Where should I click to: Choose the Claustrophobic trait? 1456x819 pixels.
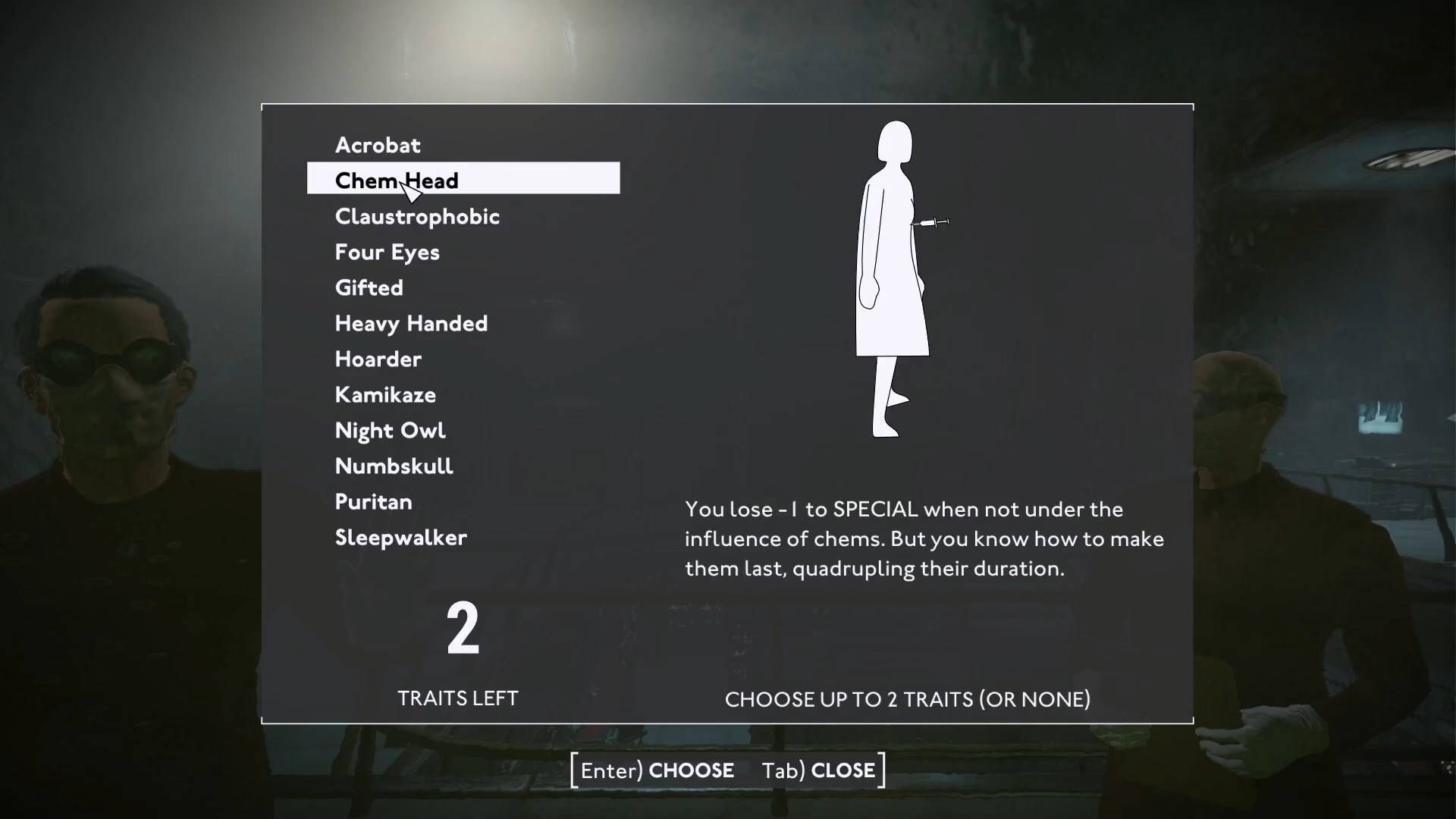[417, 216]
